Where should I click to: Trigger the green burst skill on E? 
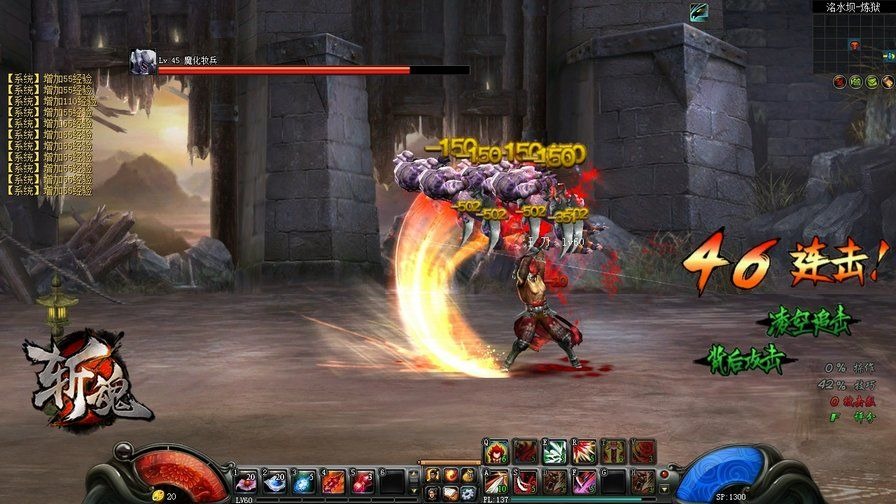coord(555,452)
